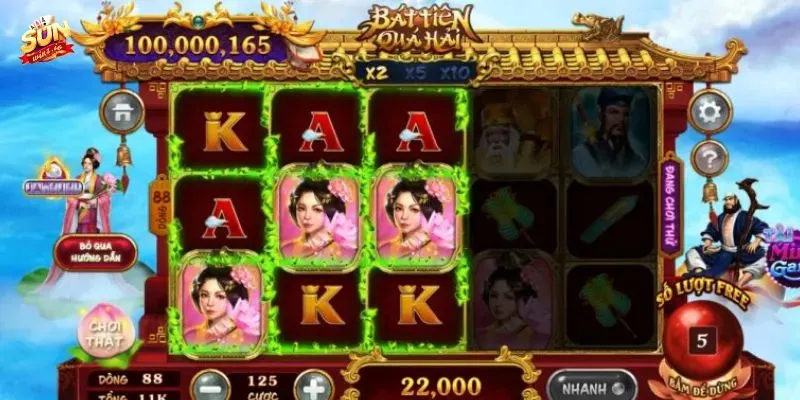Click the jackpot badge beside the lady
Screen dimensions: 800x400
click(x=52, y=187)
